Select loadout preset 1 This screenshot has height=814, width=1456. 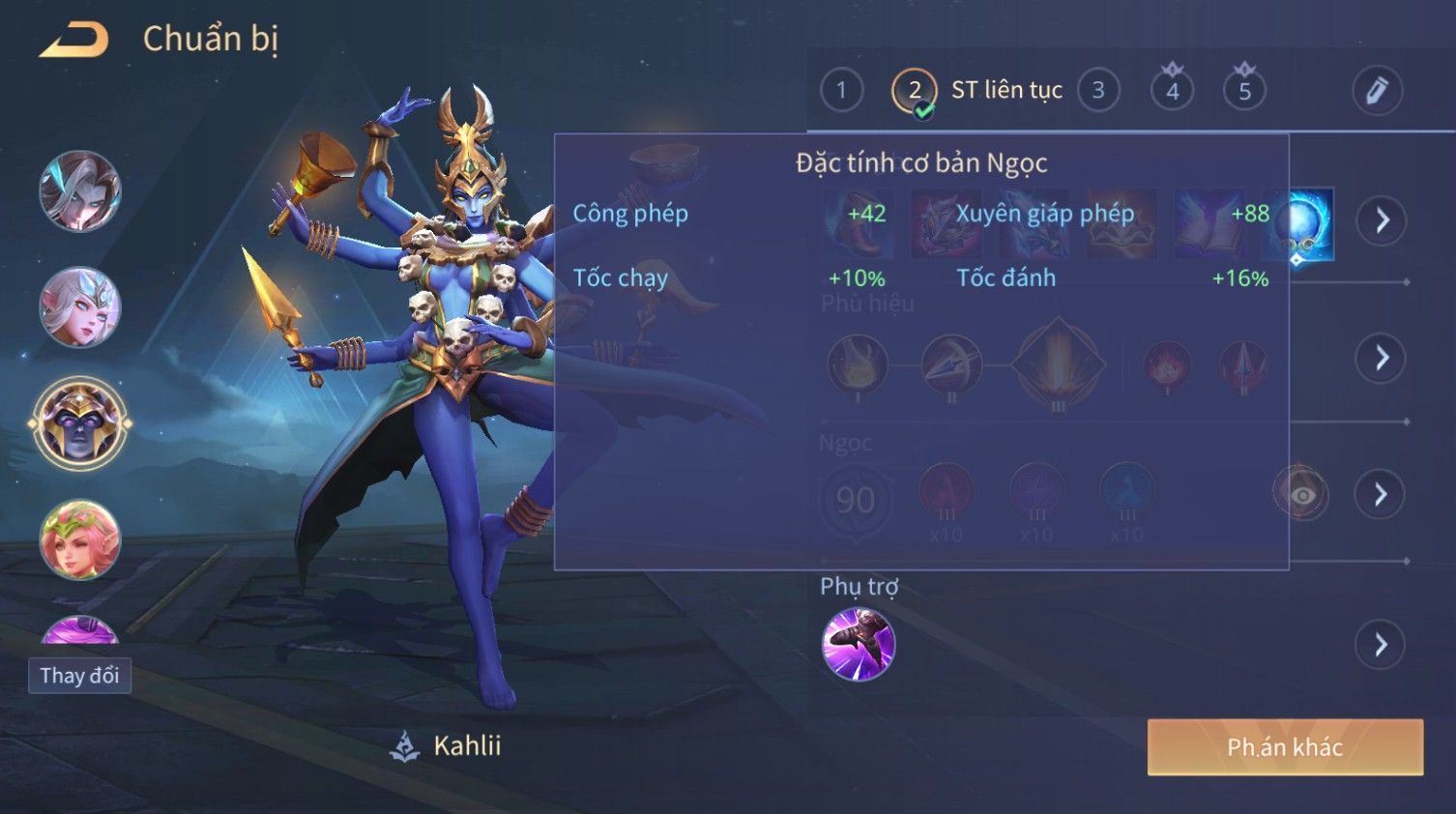click(x=841, y=91)
